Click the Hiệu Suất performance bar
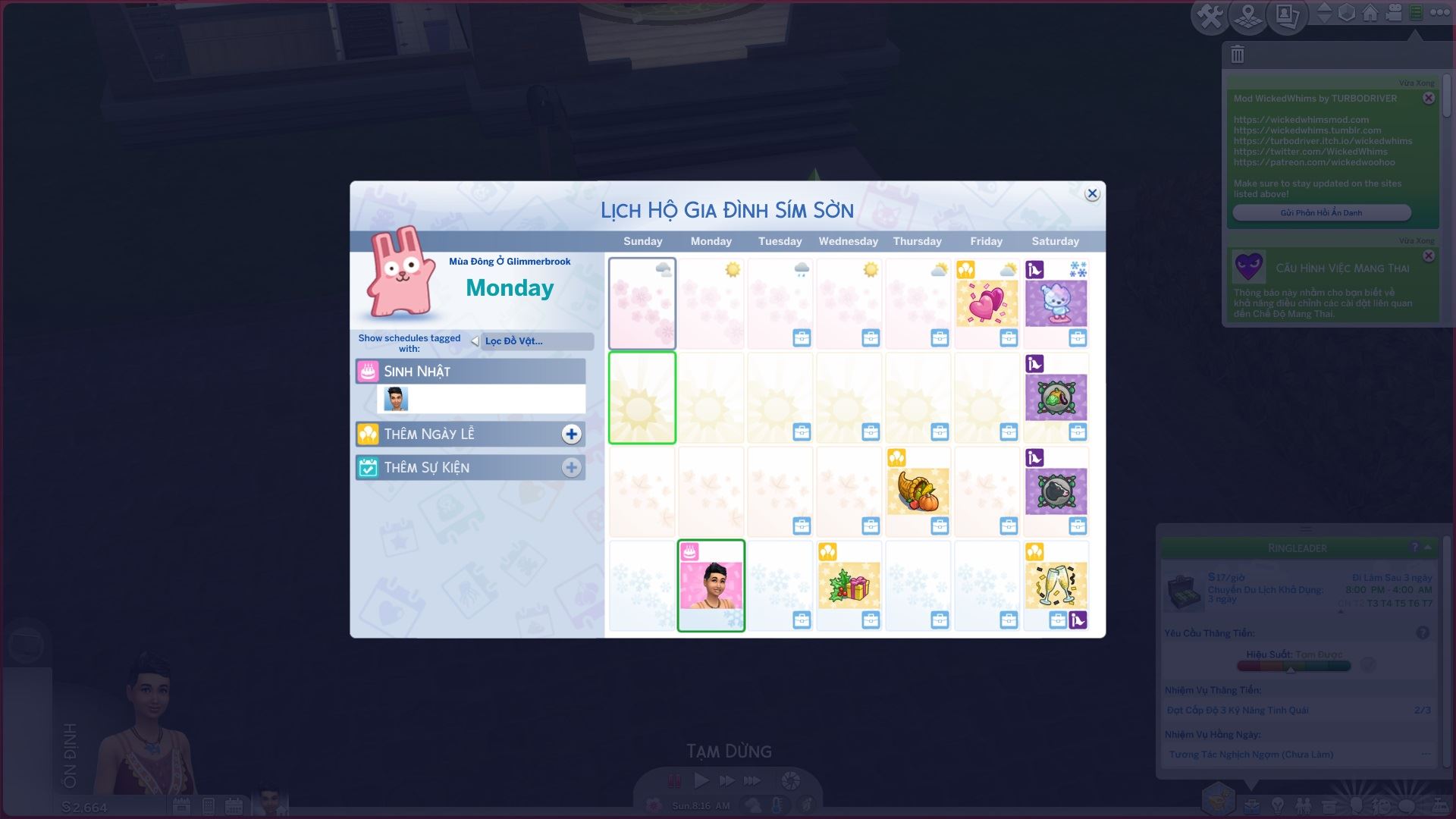This screenshot has height=819, width=1456. pyautogui.click(x=1295, y=666)
